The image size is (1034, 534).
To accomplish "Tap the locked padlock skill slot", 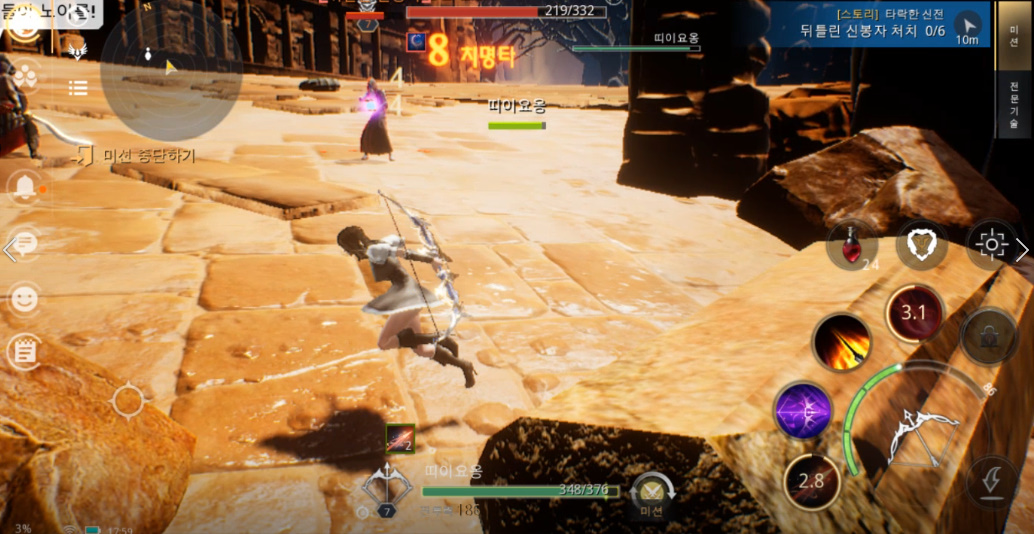I will [988, 338].
